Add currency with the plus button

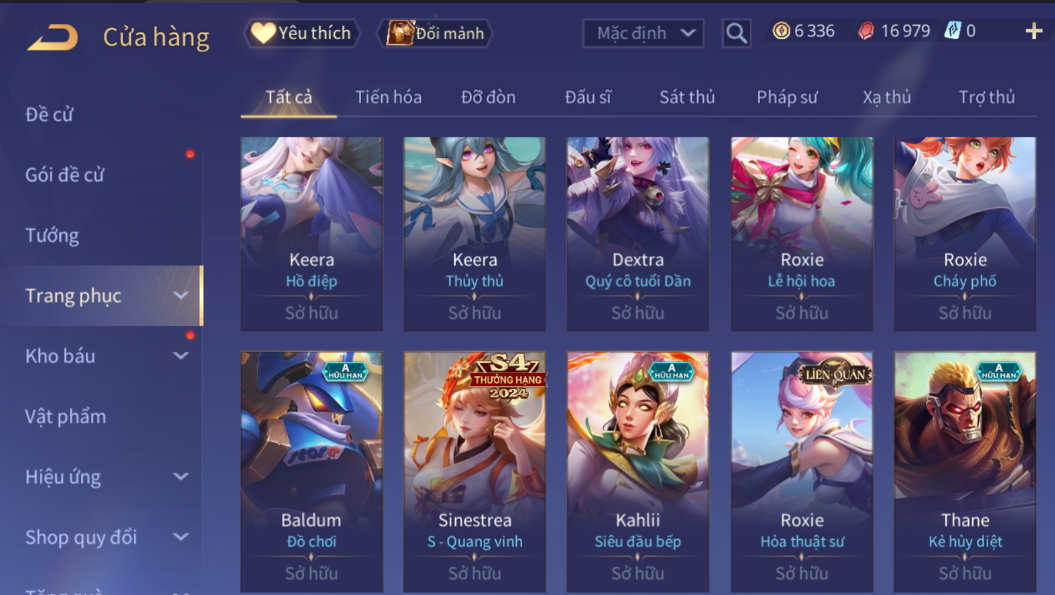point(1033,32)
